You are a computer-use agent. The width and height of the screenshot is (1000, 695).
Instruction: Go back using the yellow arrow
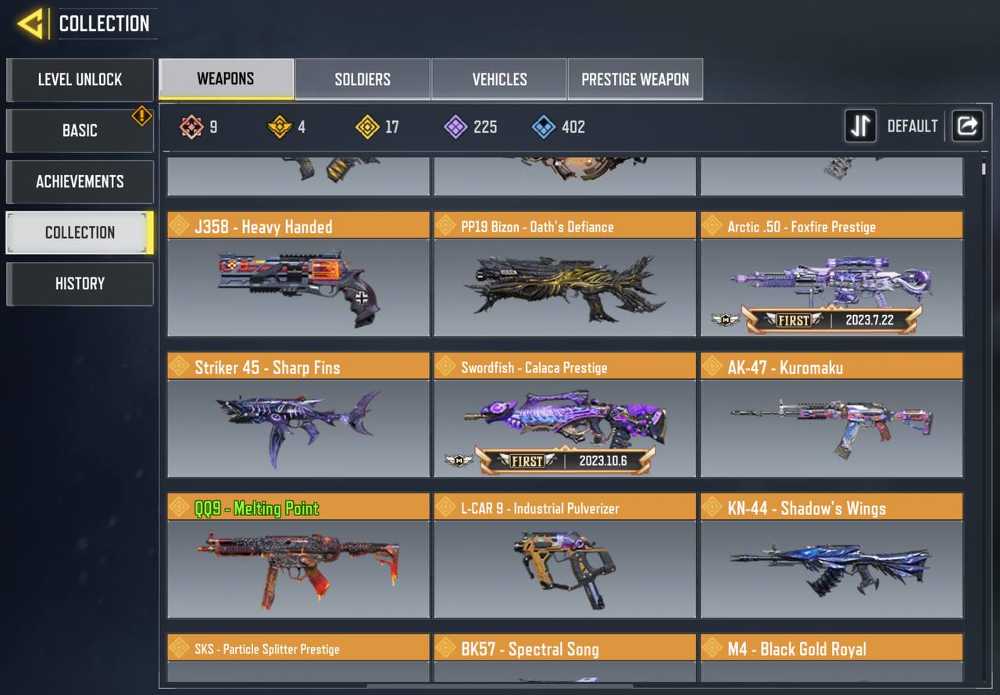click(x=30, y=24)
